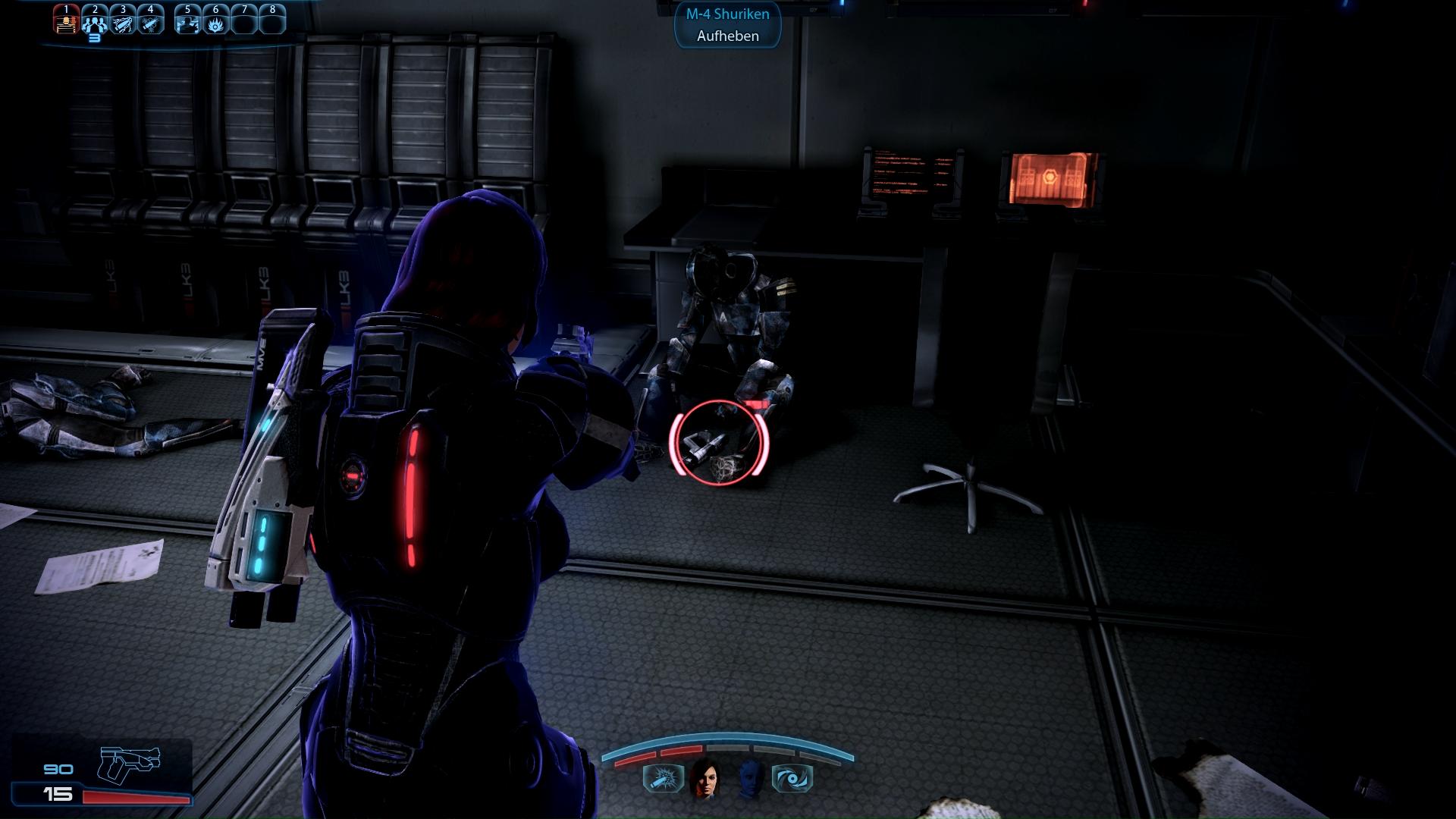
Task: Select the red-highlighted hotbar slot 1 power
Action: [x=67, y=21]
